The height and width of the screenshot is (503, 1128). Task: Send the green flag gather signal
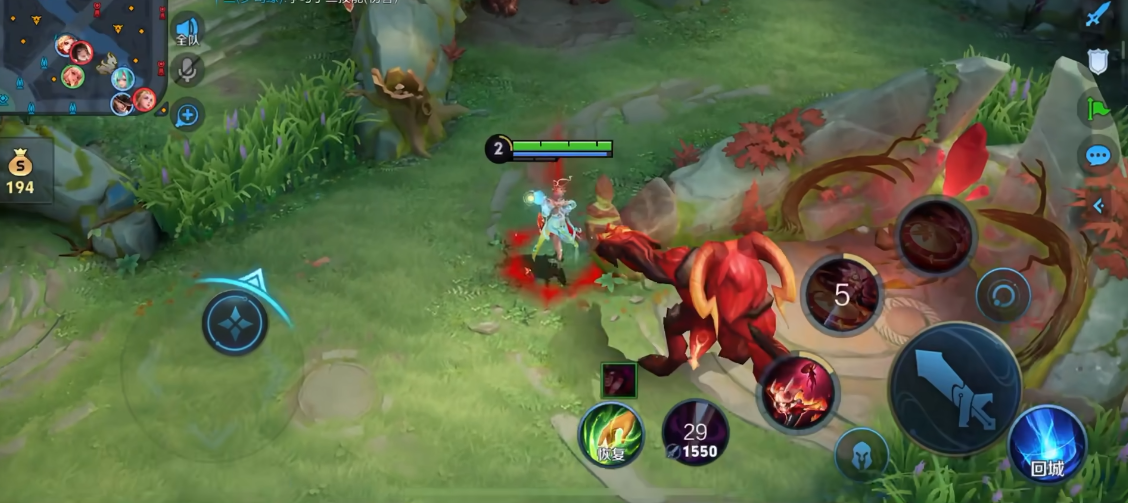pos(1098,107)
